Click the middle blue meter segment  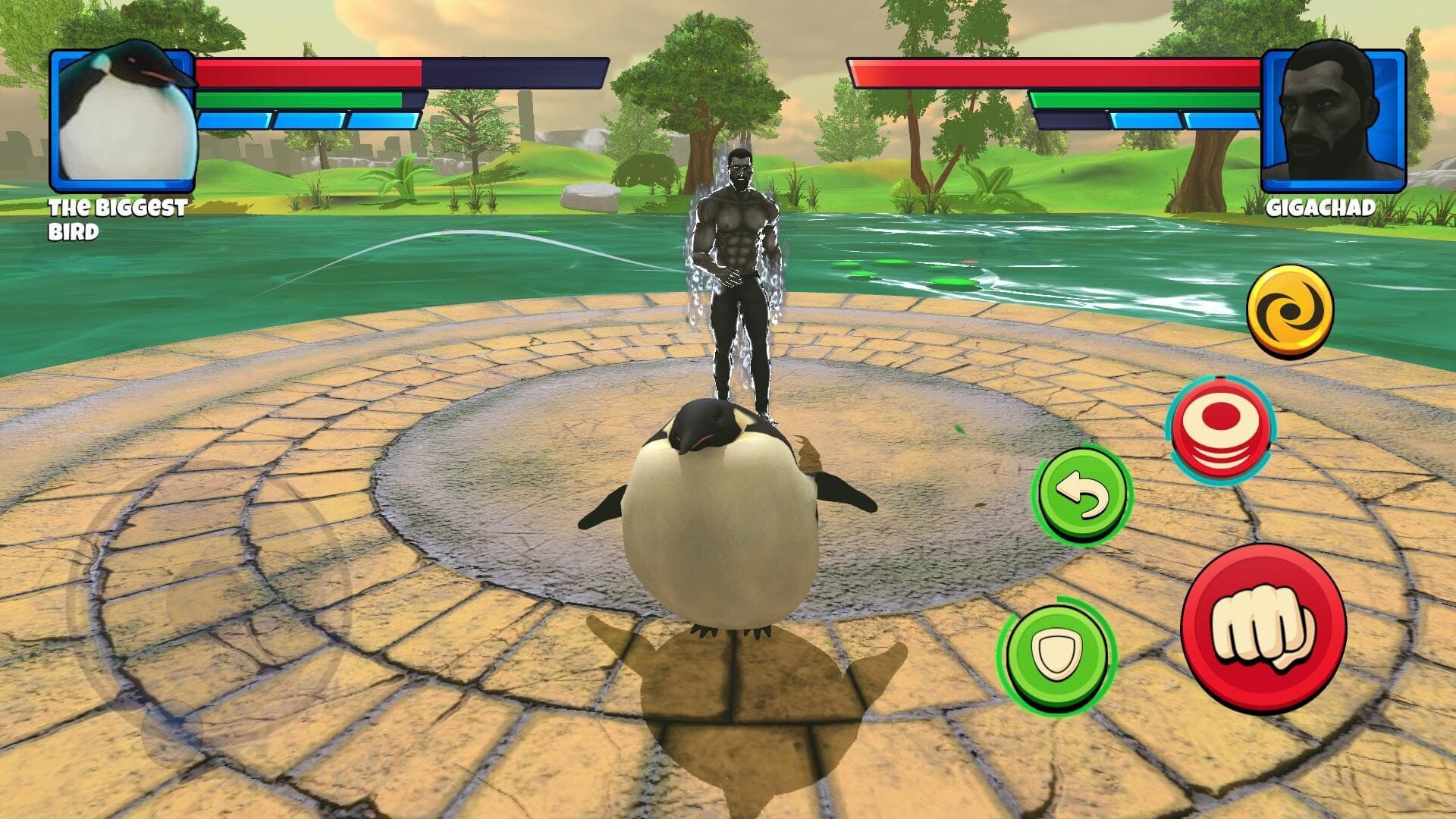pos(307,119)
